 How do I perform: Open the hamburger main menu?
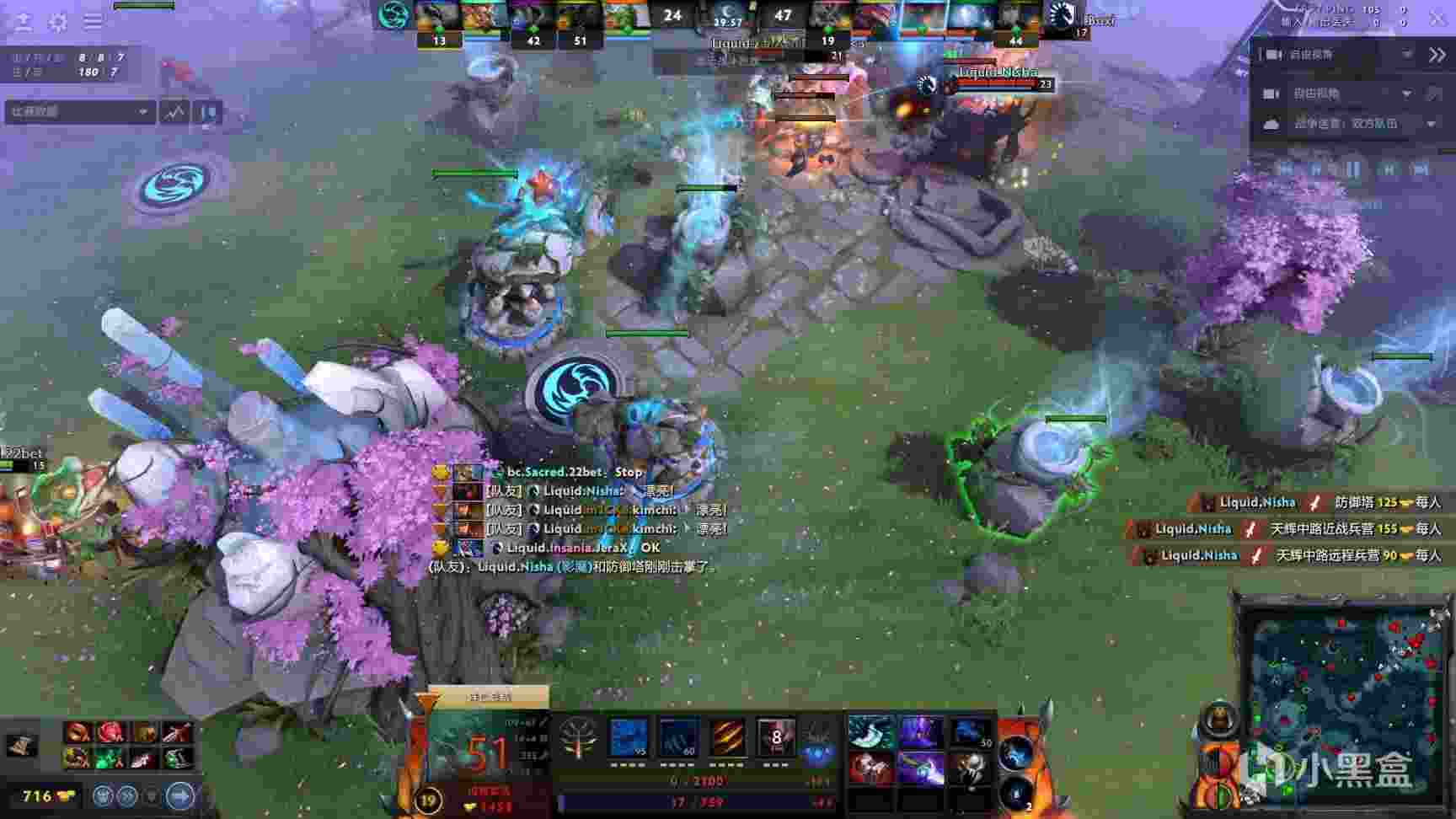(93, 21)
